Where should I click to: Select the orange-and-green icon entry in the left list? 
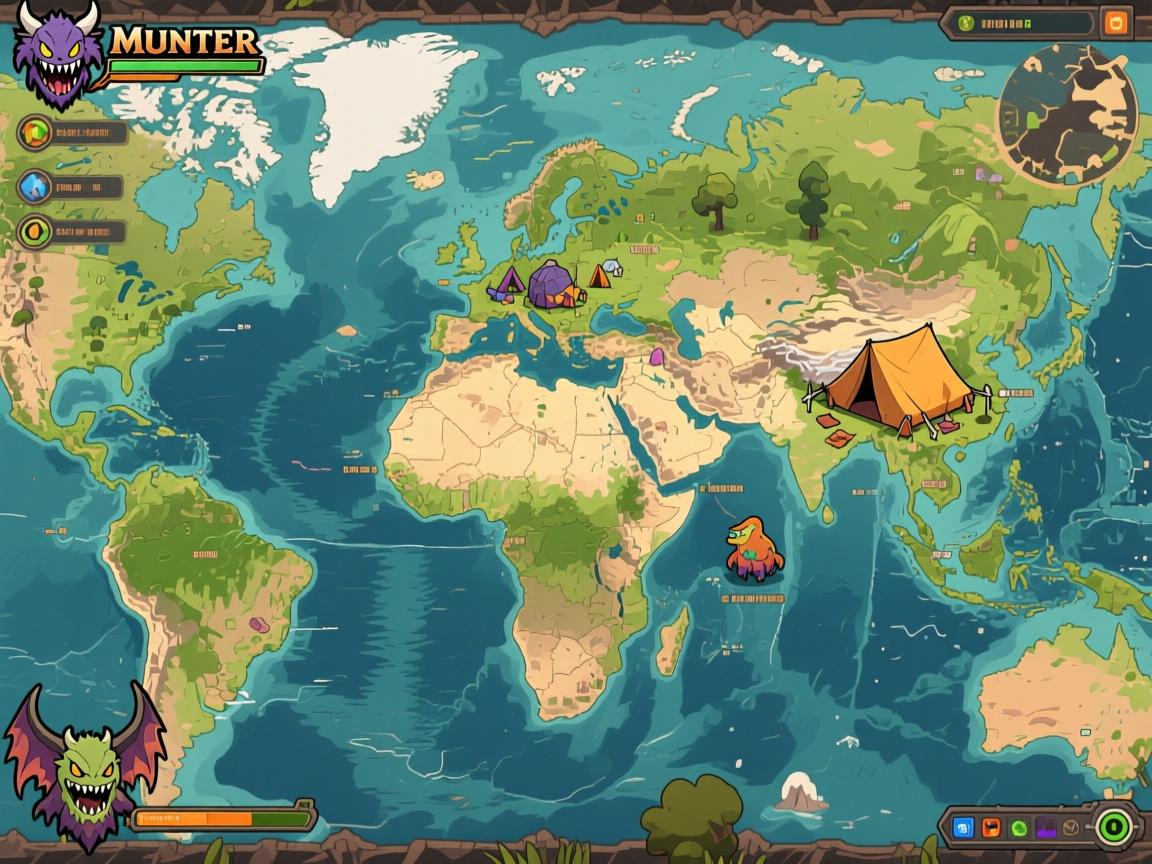[35, 132]
